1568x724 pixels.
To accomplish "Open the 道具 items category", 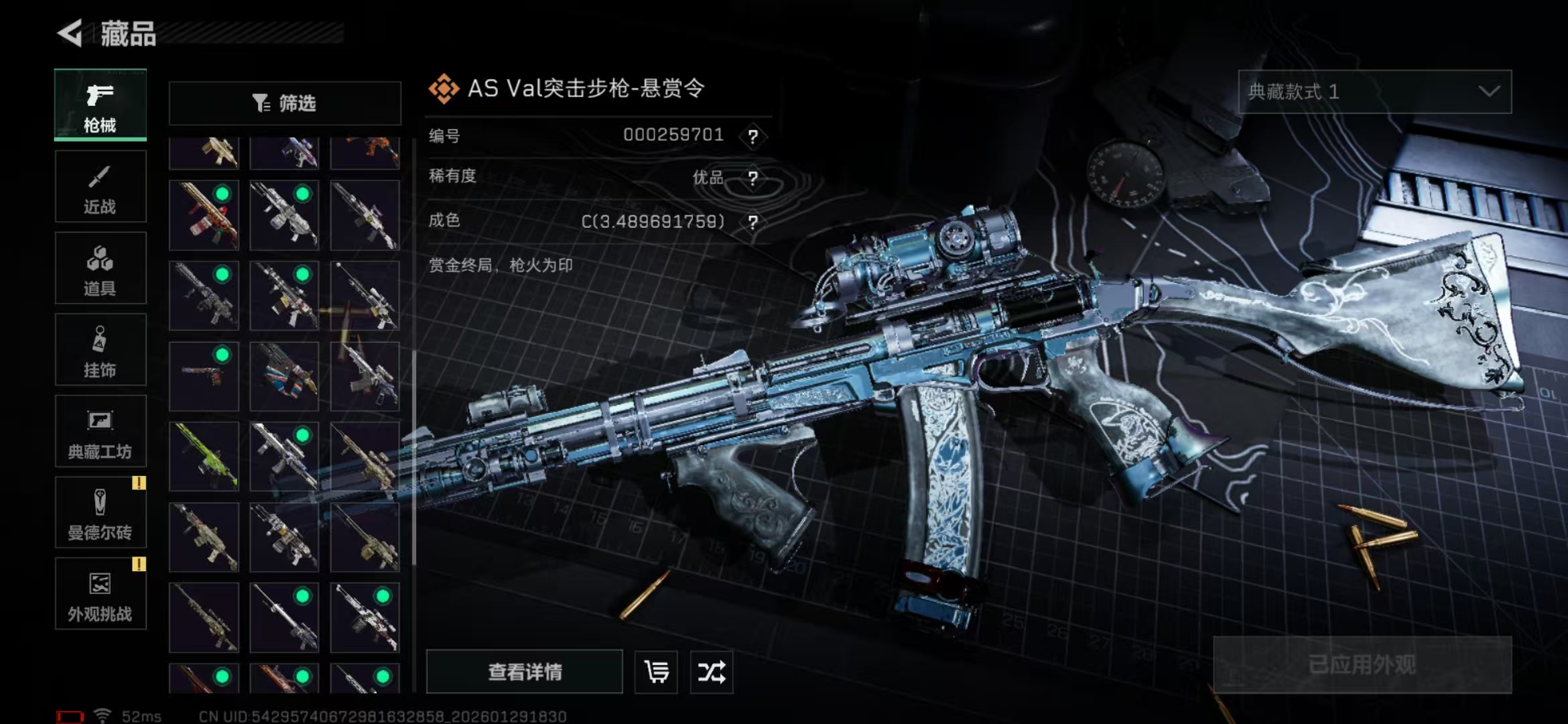I will (x=100, y=268).
